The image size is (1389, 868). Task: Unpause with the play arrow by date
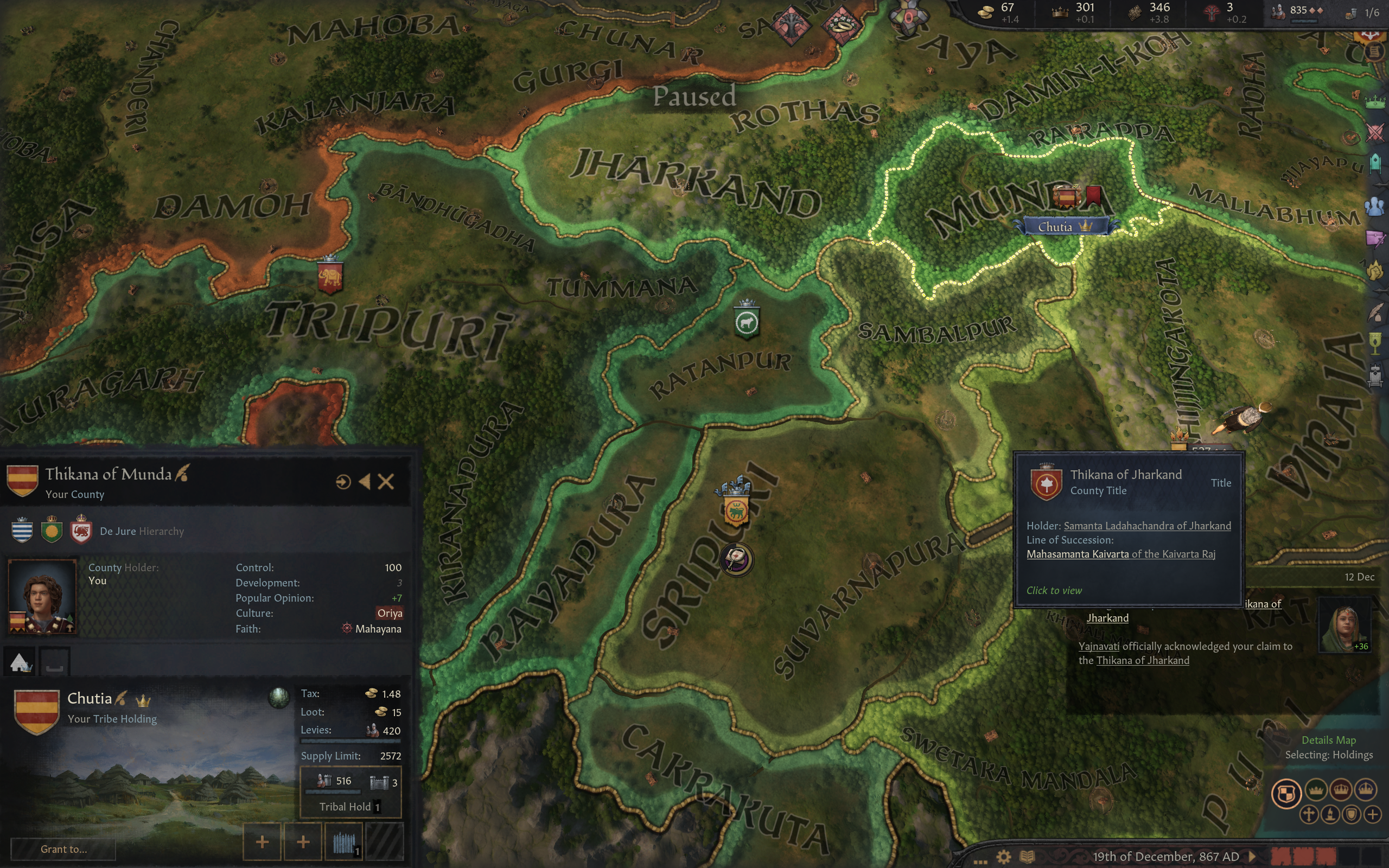point(1252,857)
